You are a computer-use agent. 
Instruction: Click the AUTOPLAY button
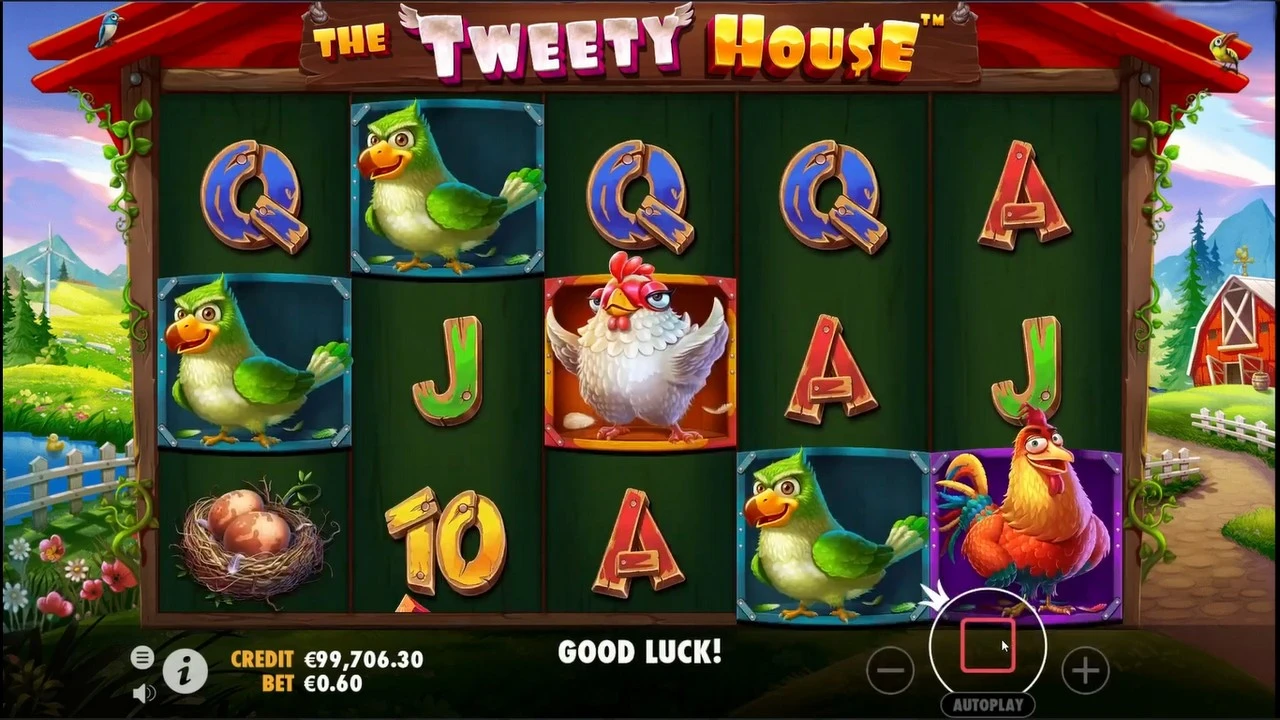[988, 703]
